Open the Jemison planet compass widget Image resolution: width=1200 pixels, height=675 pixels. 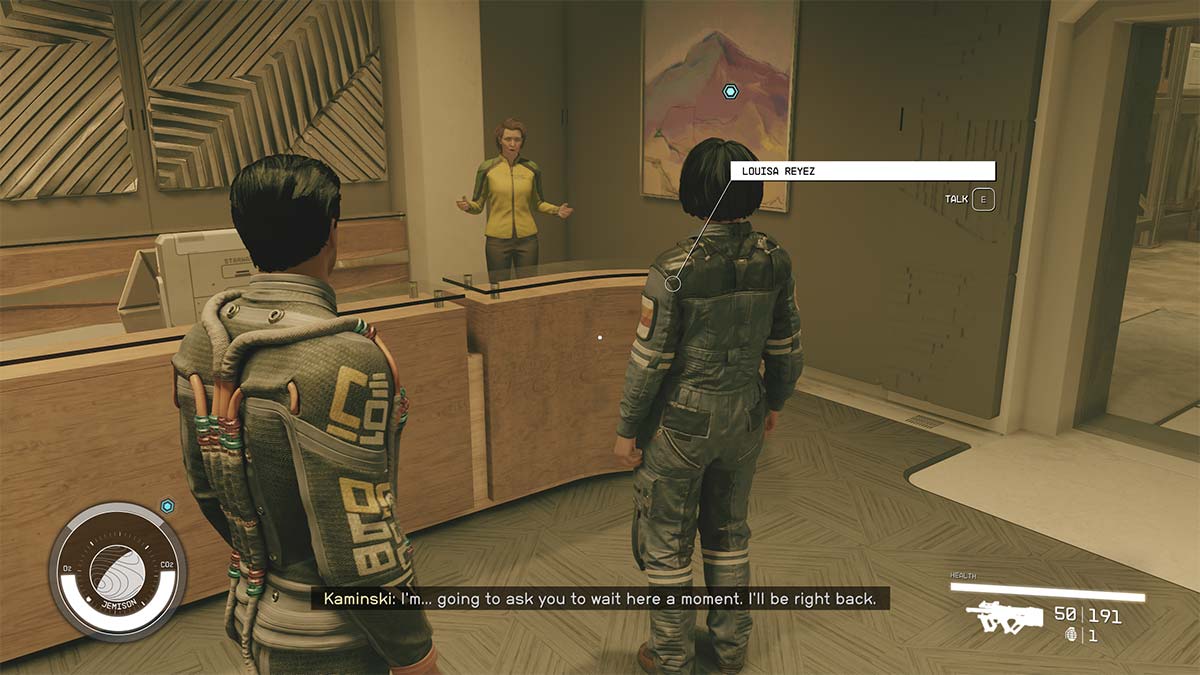pos(116,571)
